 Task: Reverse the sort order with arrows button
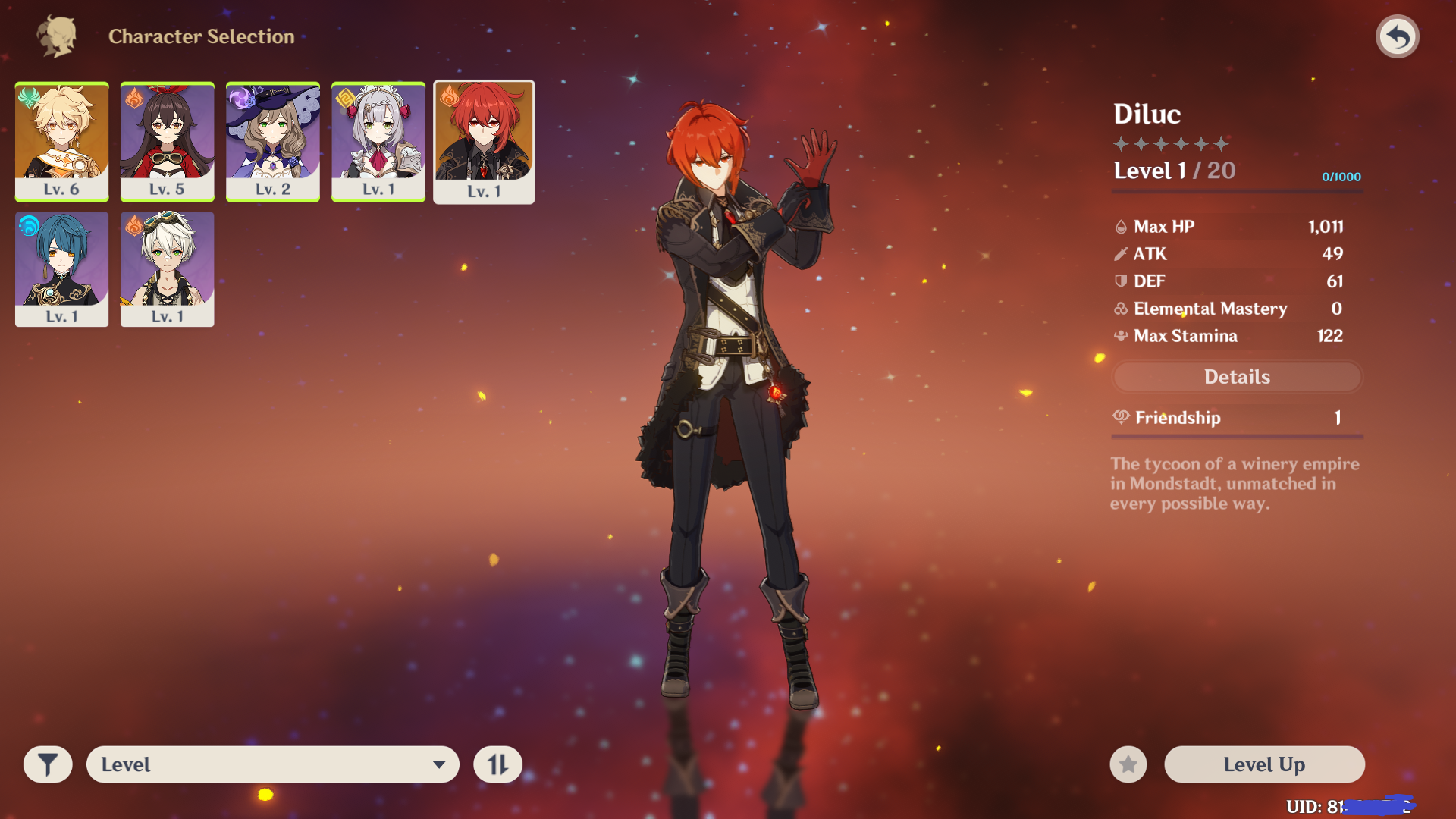[x=497, y=764]
